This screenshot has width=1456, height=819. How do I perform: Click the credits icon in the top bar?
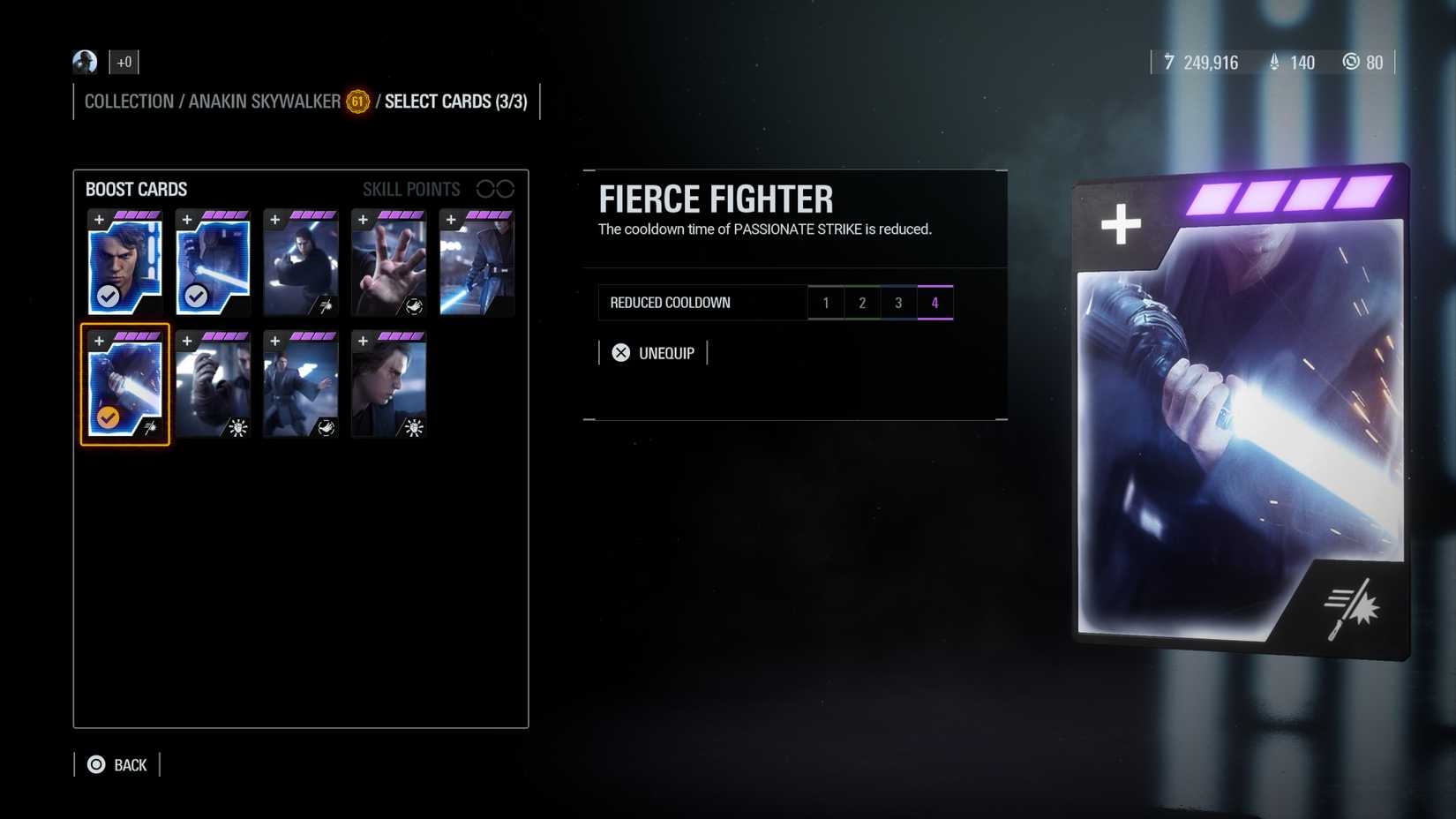point(1168,63)
